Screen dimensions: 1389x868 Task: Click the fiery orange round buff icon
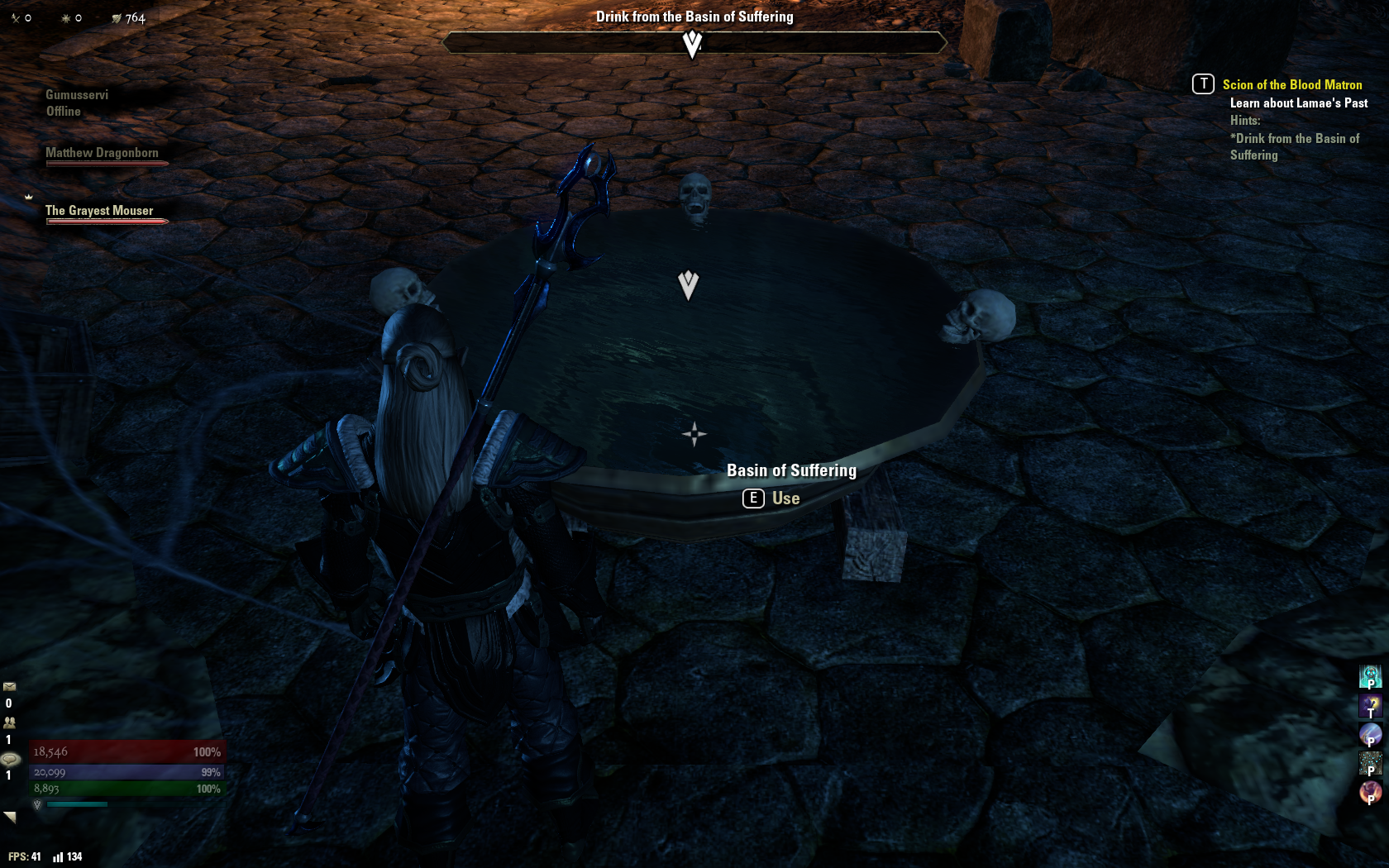[1370, 792]
